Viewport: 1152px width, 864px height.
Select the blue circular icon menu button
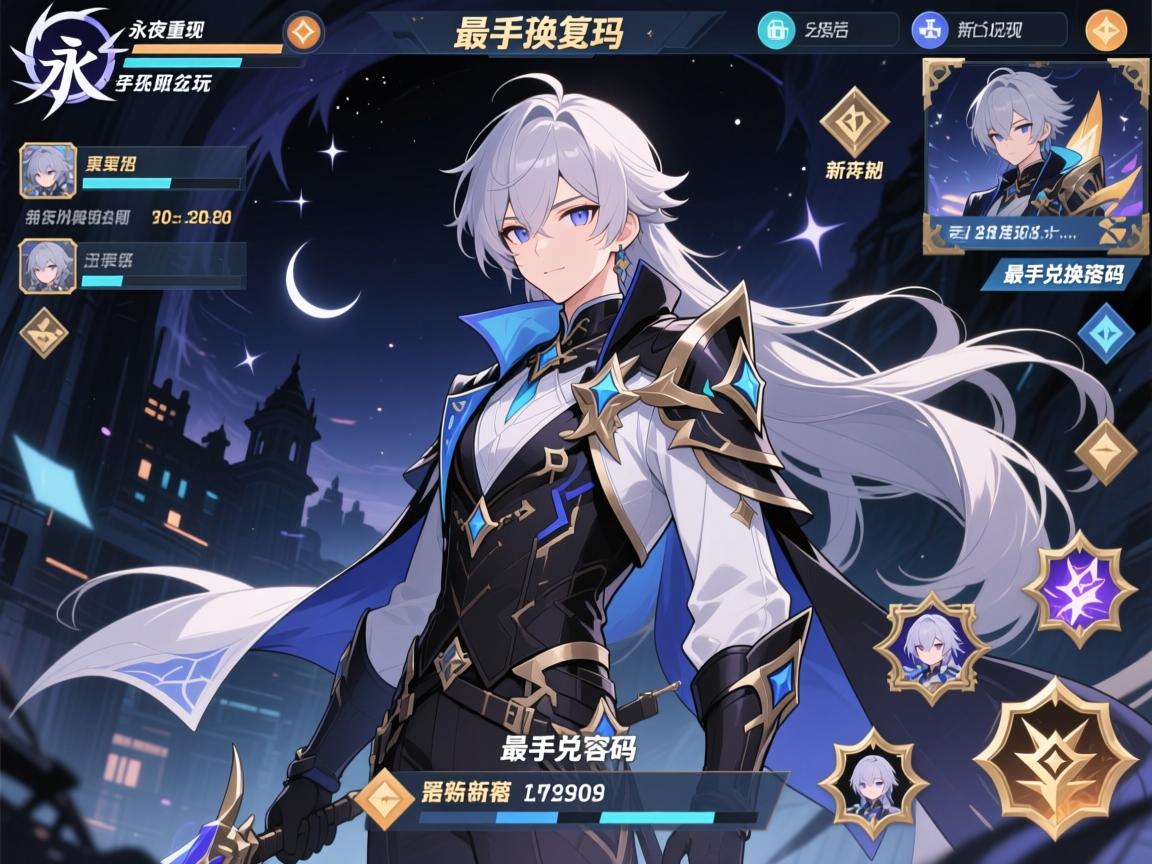tap(929, 30)
